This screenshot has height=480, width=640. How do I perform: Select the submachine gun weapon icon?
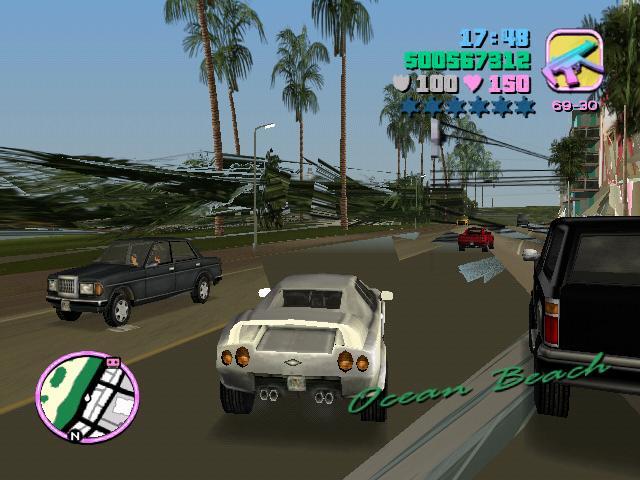tap(572, 60)
